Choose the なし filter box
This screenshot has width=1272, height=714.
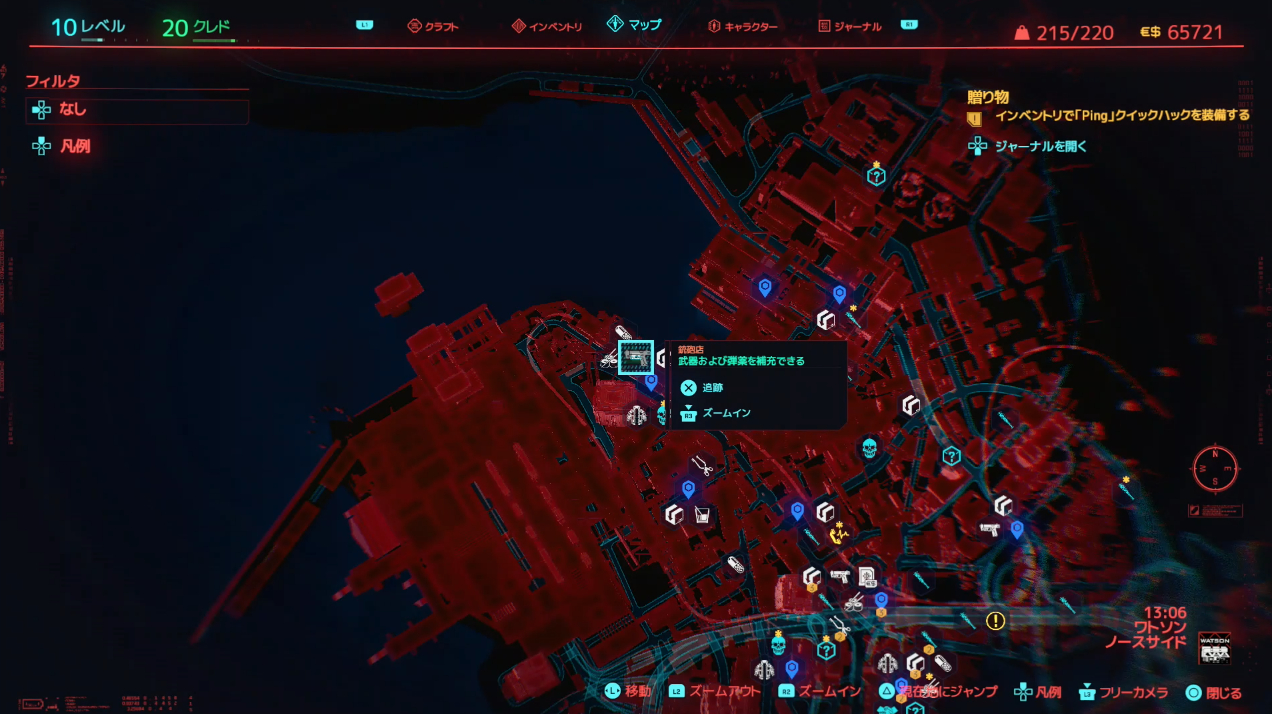pyautogui.click(x=137, y=110)
